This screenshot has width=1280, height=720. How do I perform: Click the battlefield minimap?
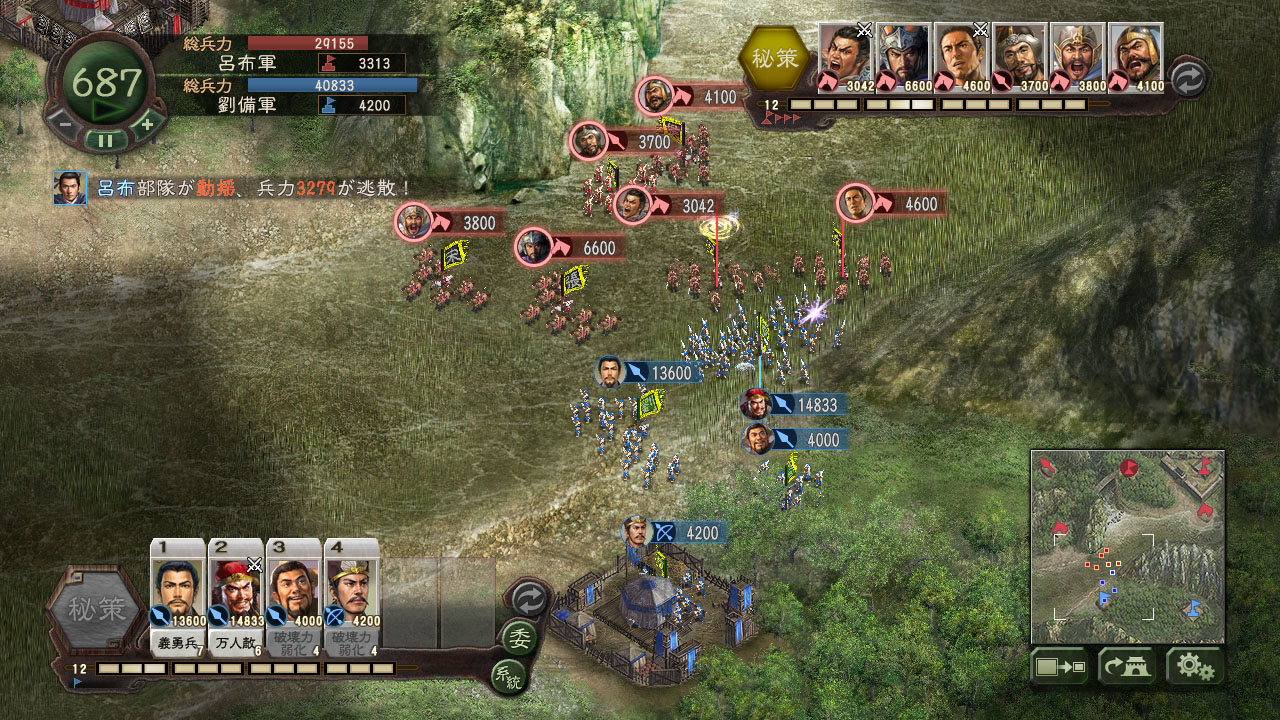click(x=1128, y=546)
